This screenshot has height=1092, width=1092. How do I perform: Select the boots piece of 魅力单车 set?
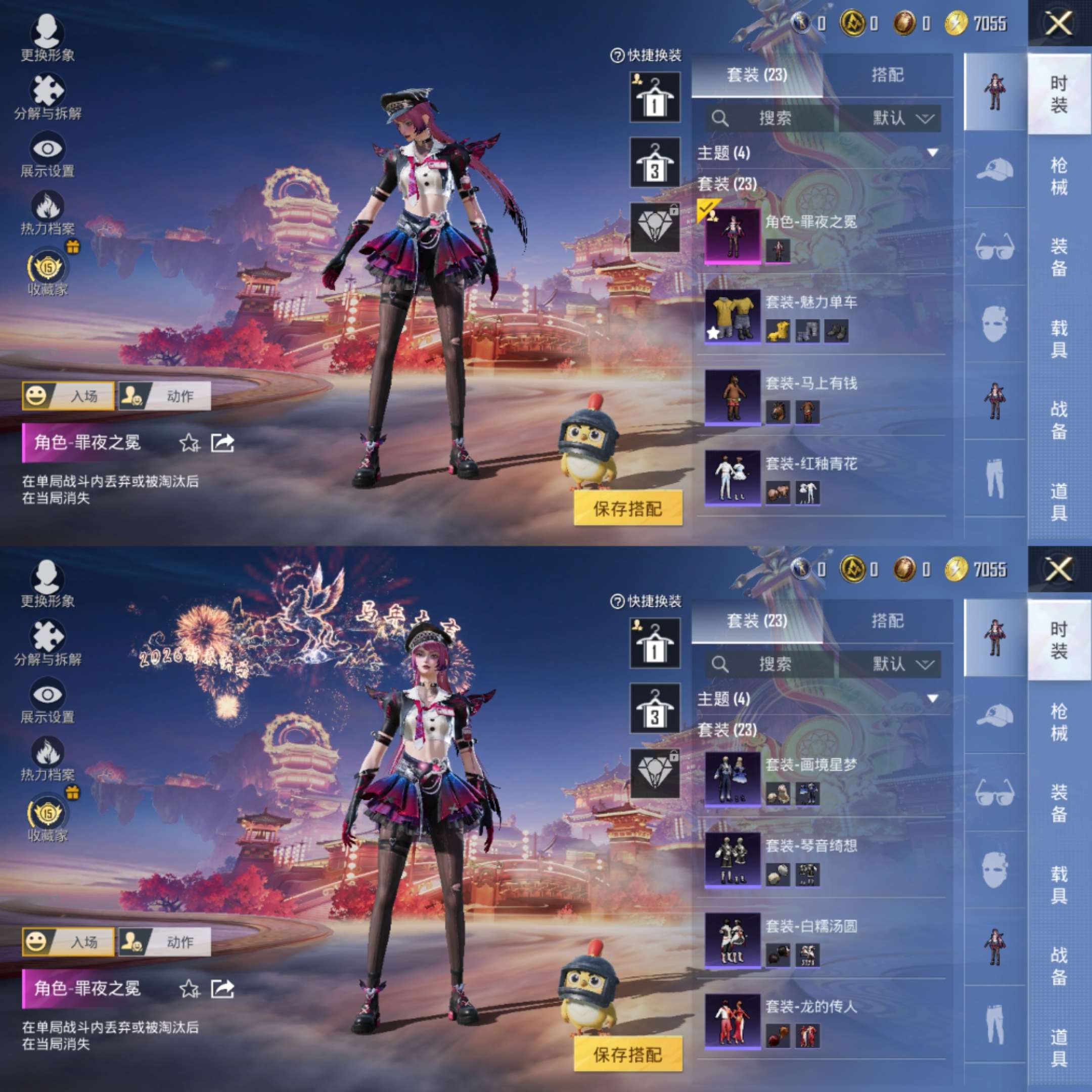[836, 331]
